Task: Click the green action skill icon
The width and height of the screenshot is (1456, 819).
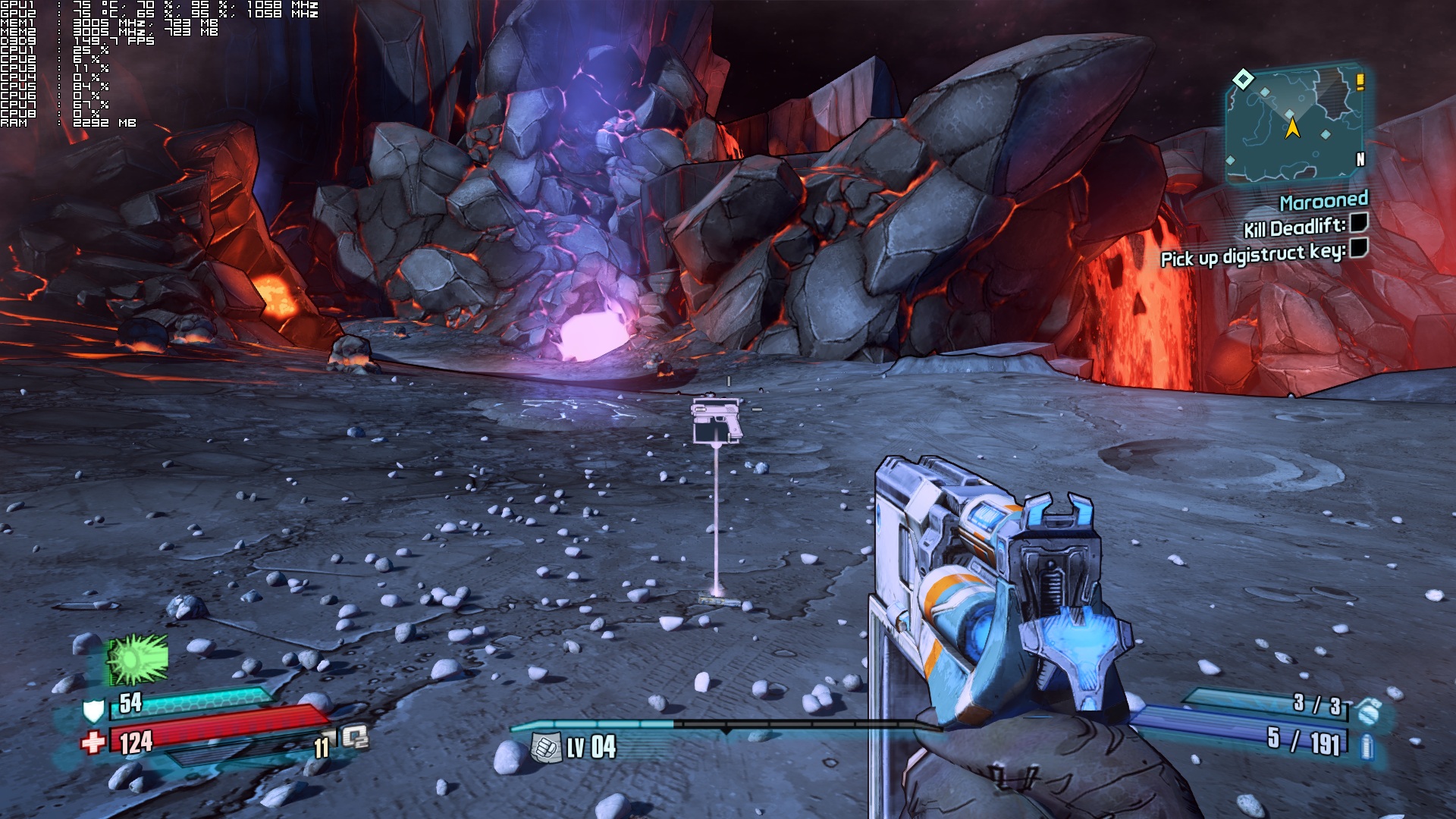Action: point(137,659)
